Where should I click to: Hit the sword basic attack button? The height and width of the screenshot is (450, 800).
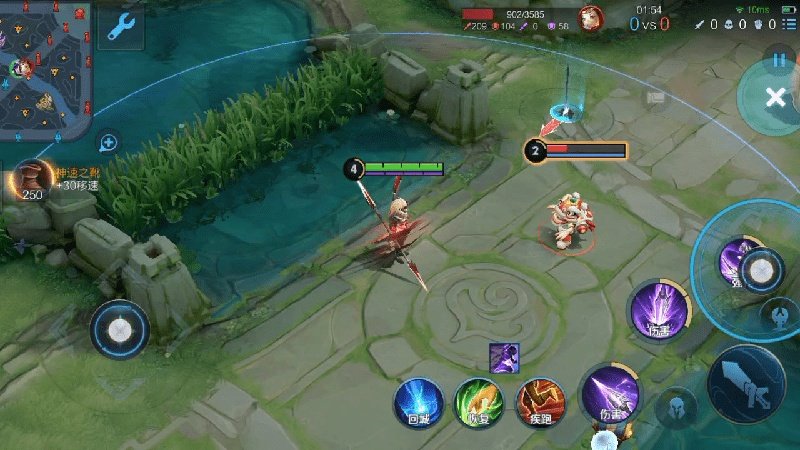[745, 385]
